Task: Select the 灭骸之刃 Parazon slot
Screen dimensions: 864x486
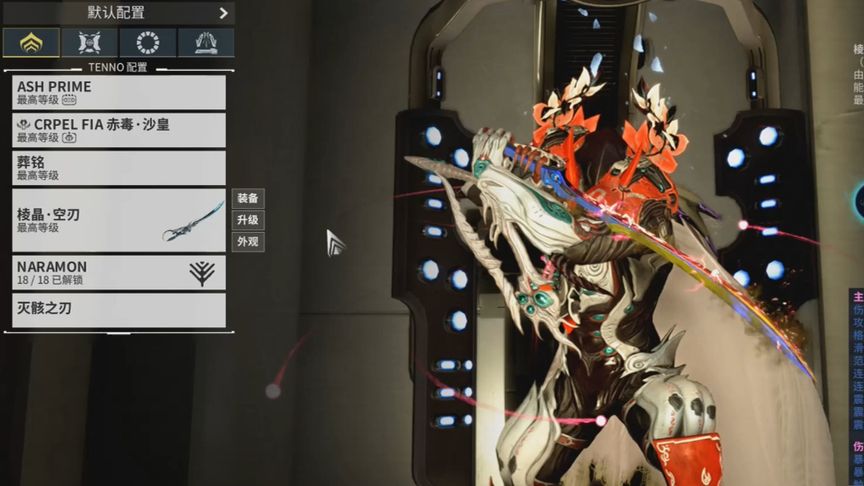Action: point(119,309)
